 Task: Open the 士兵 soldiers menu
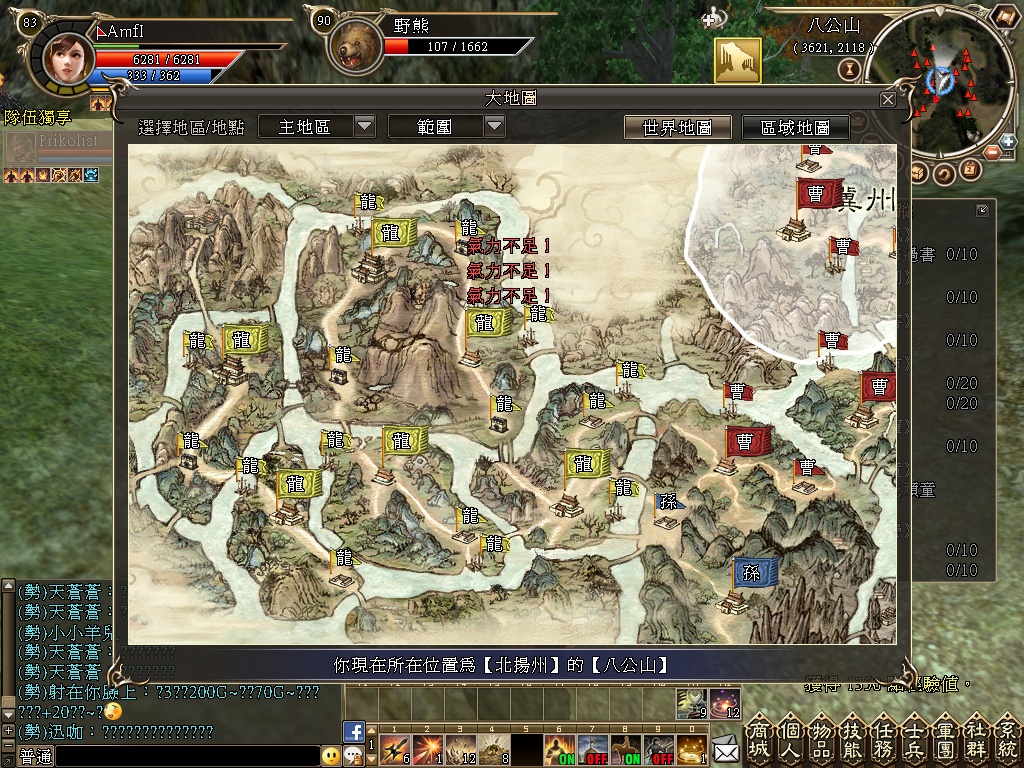(914, 738)
